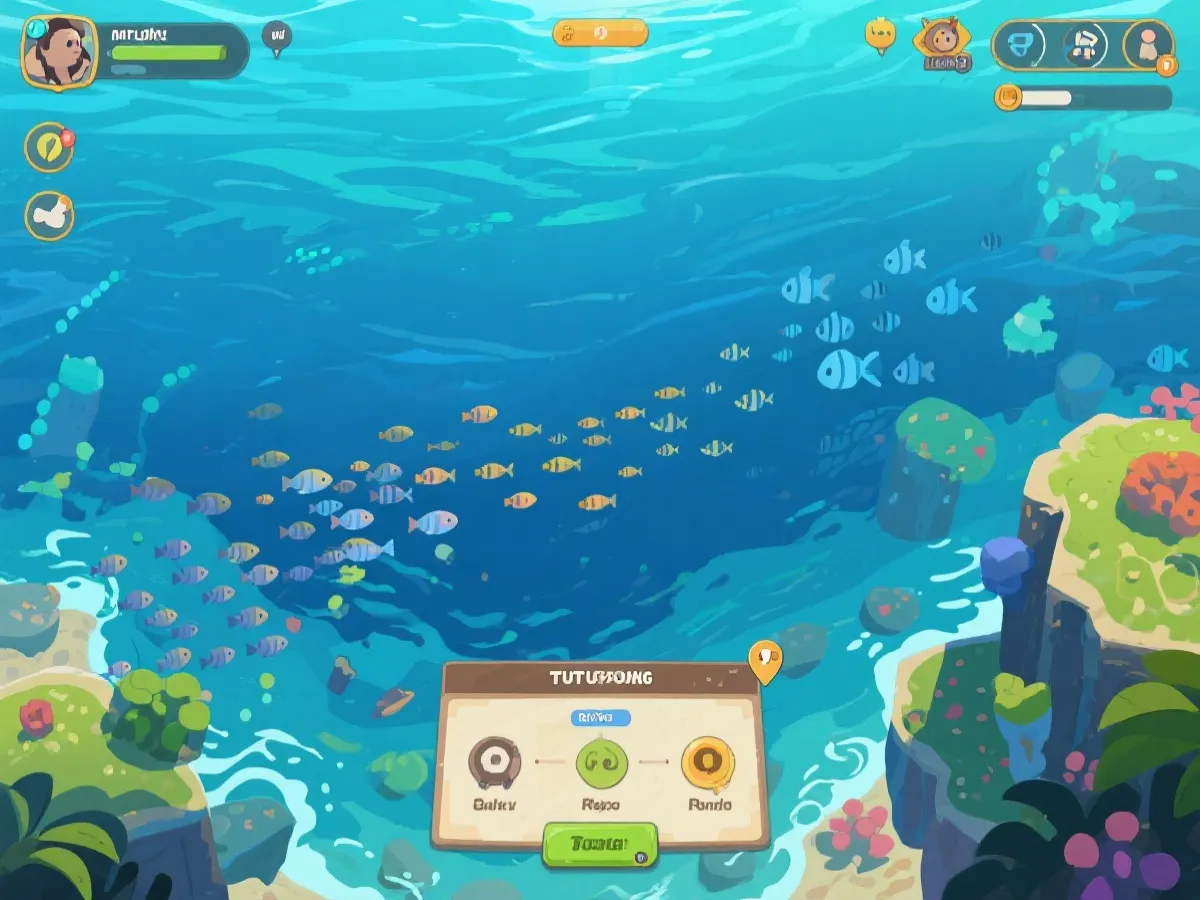Open the blue mask icon in the top-right panel
1200x900 pixels.
tap(1021, 45)
